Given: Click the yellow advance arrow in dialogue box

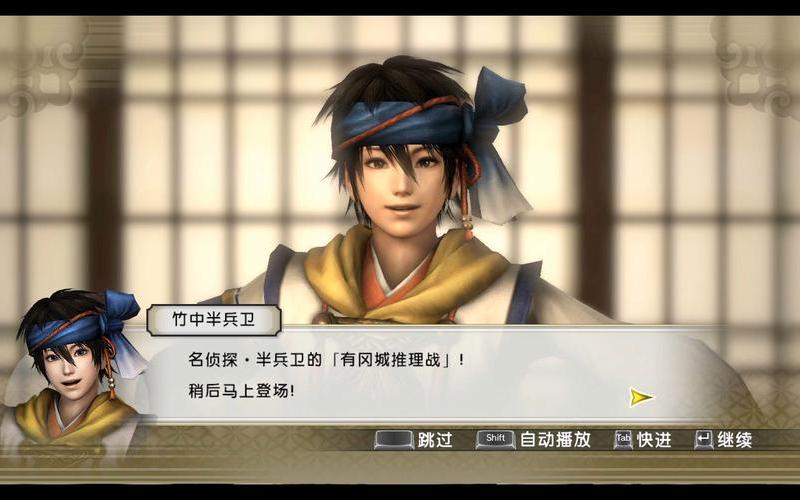Looking at the screenshot, I should tap(641, 397).
